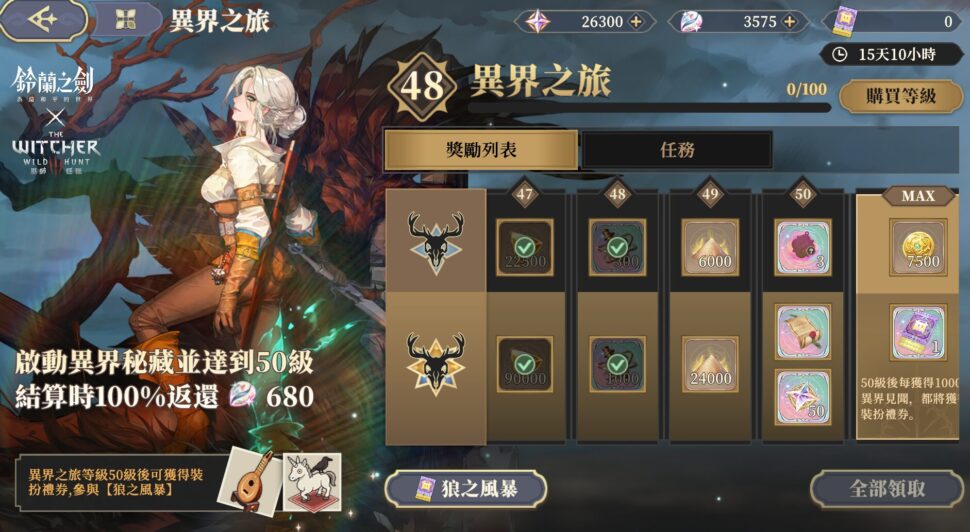Select the level 49 premium reward of 24000
The image size is (970, 532).
pyautogui.click(x=710, y=364)
